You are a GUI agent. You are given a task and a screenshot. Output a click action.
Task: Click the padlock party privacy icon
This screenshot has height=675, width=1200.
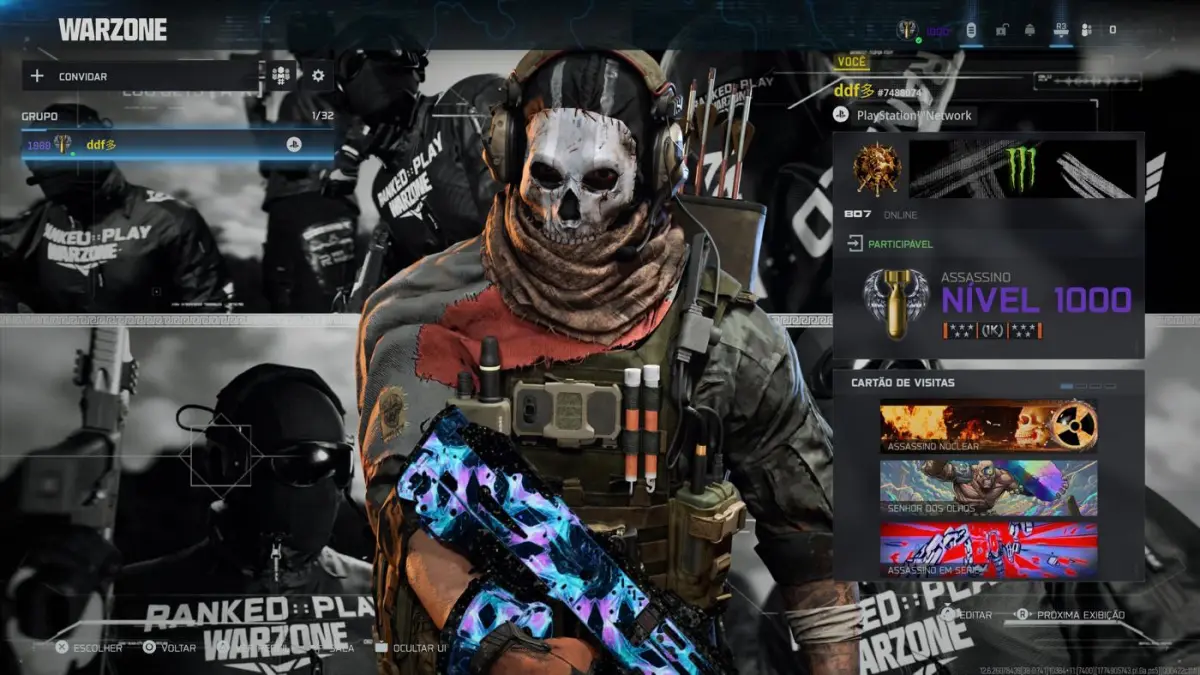1000,30
